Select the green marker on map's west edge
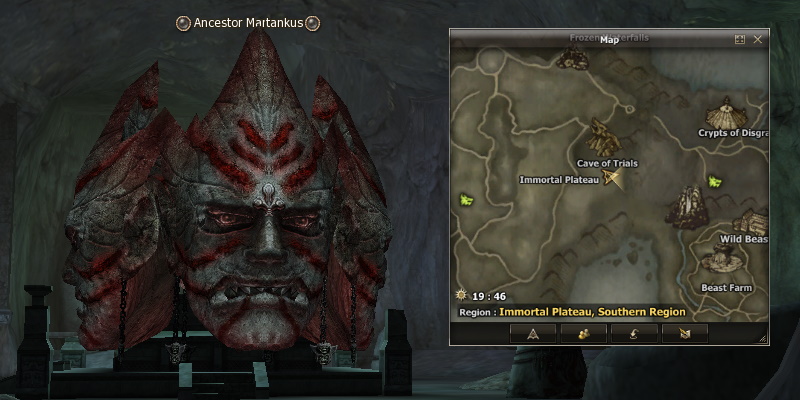The height and width of the screenshot is (400, 800). (x=466, y=201)
